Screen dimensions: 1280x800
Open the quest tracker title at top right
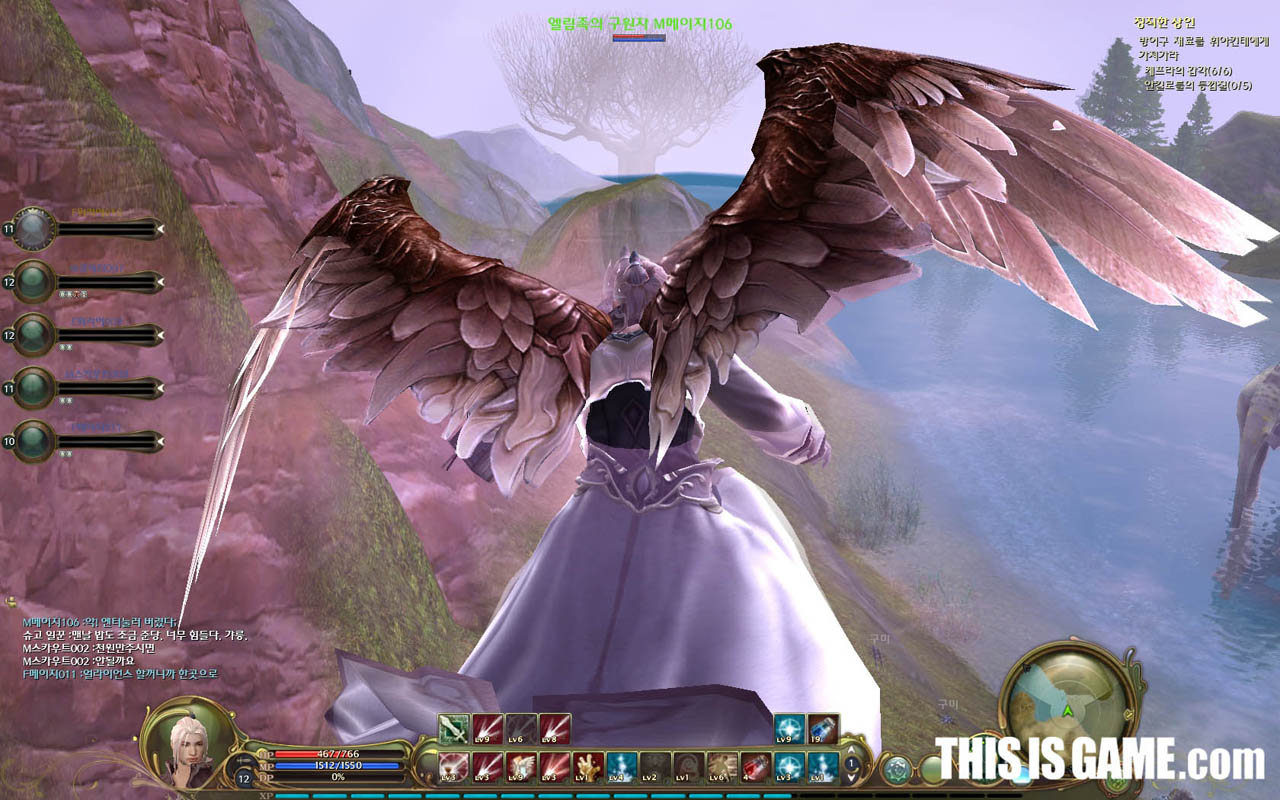[x=1164, y=22]
